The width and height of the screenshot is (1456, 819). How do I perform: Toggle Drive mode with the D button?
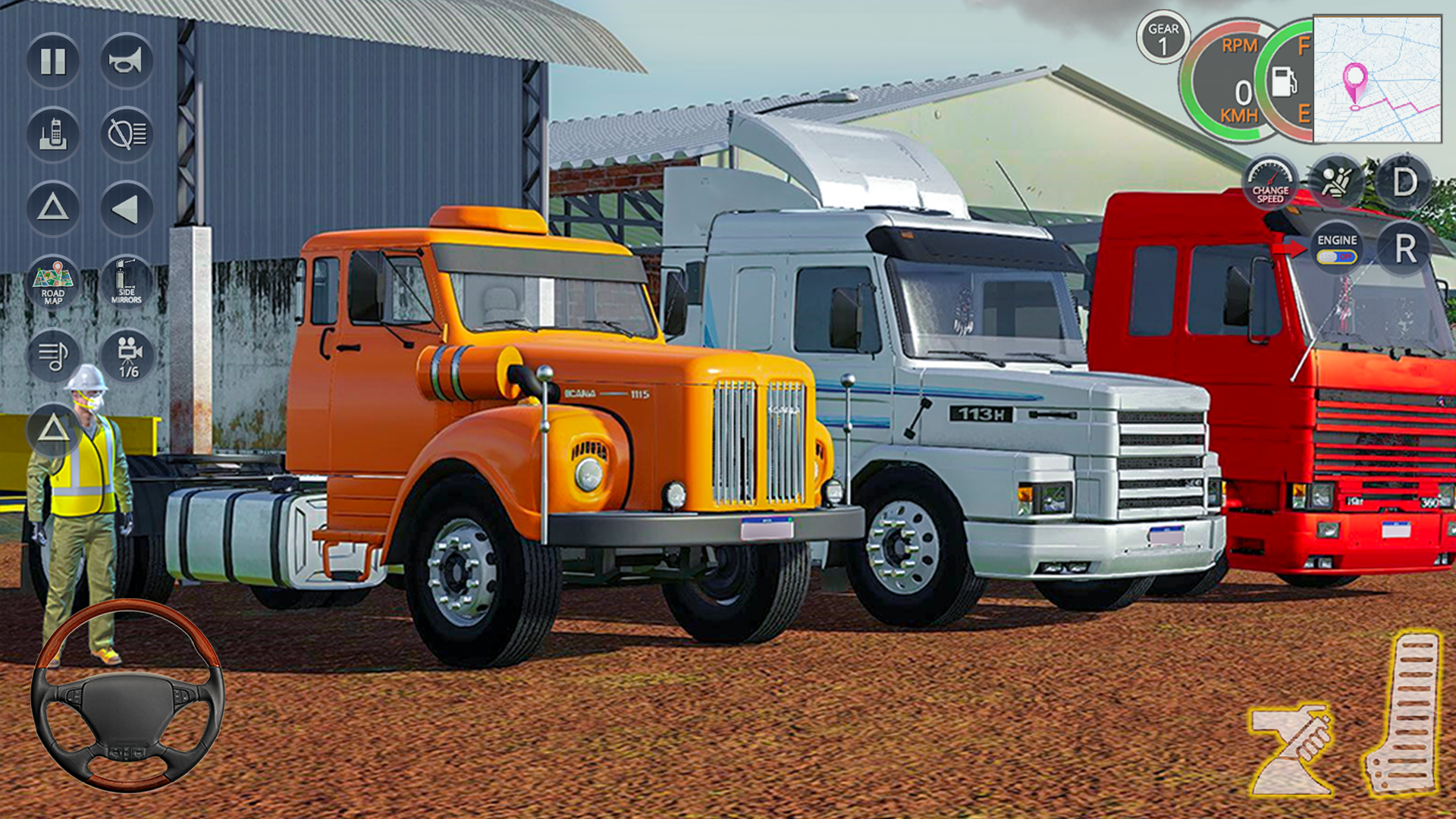1404,180
